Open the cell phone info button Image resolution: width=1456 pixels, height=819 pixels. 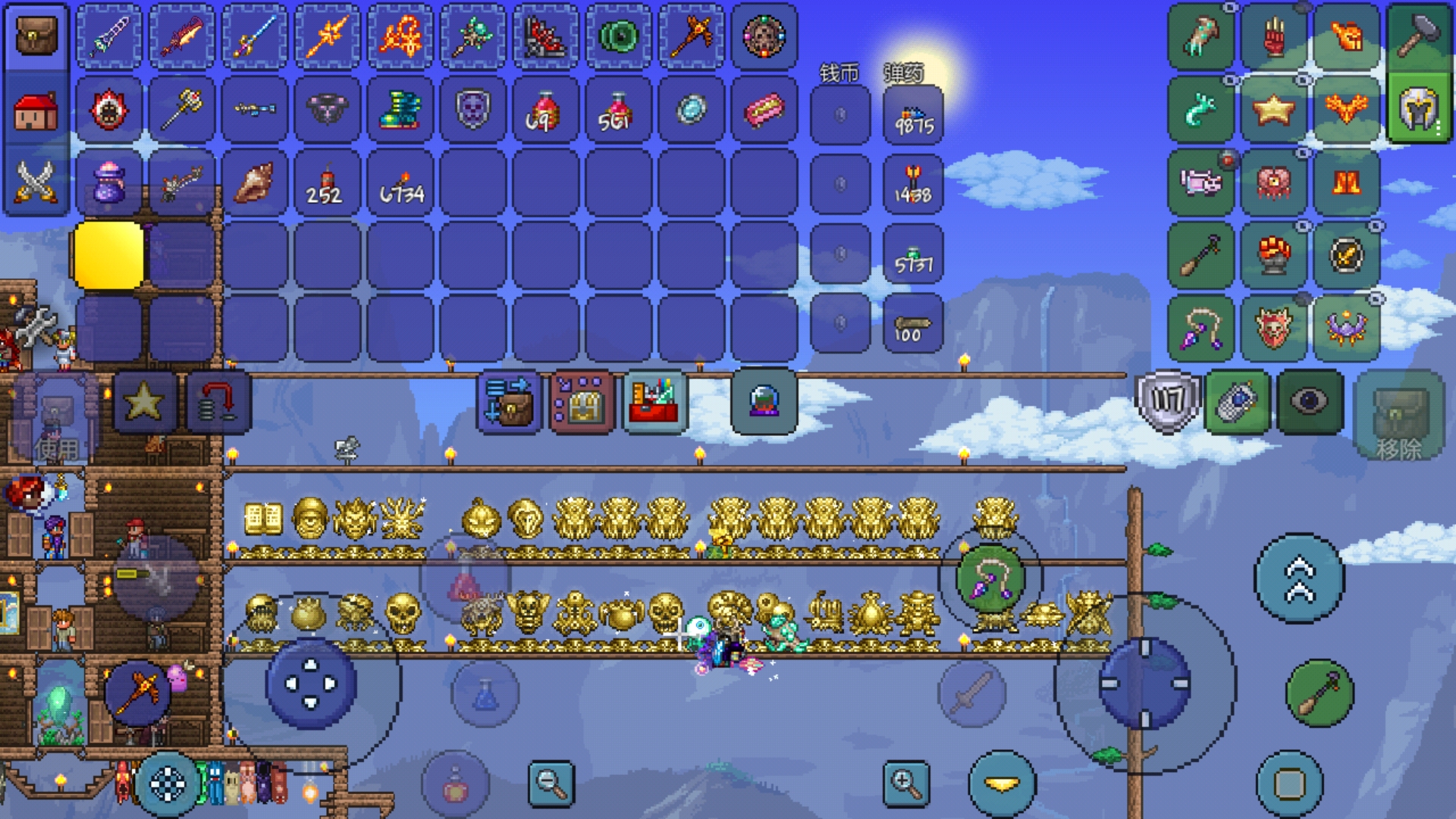pos(1238,402)
